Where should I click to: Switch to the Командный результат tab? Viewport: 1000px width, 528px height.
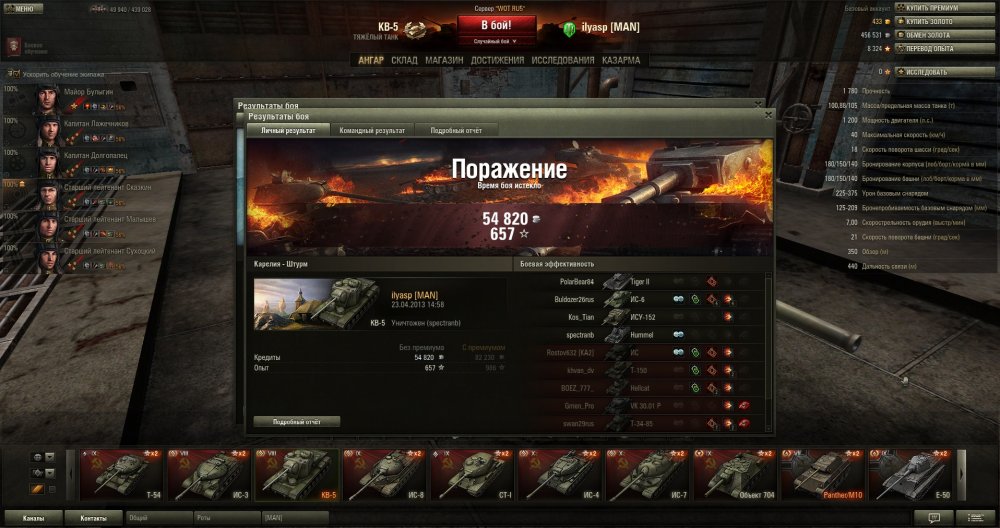[372, 130]
